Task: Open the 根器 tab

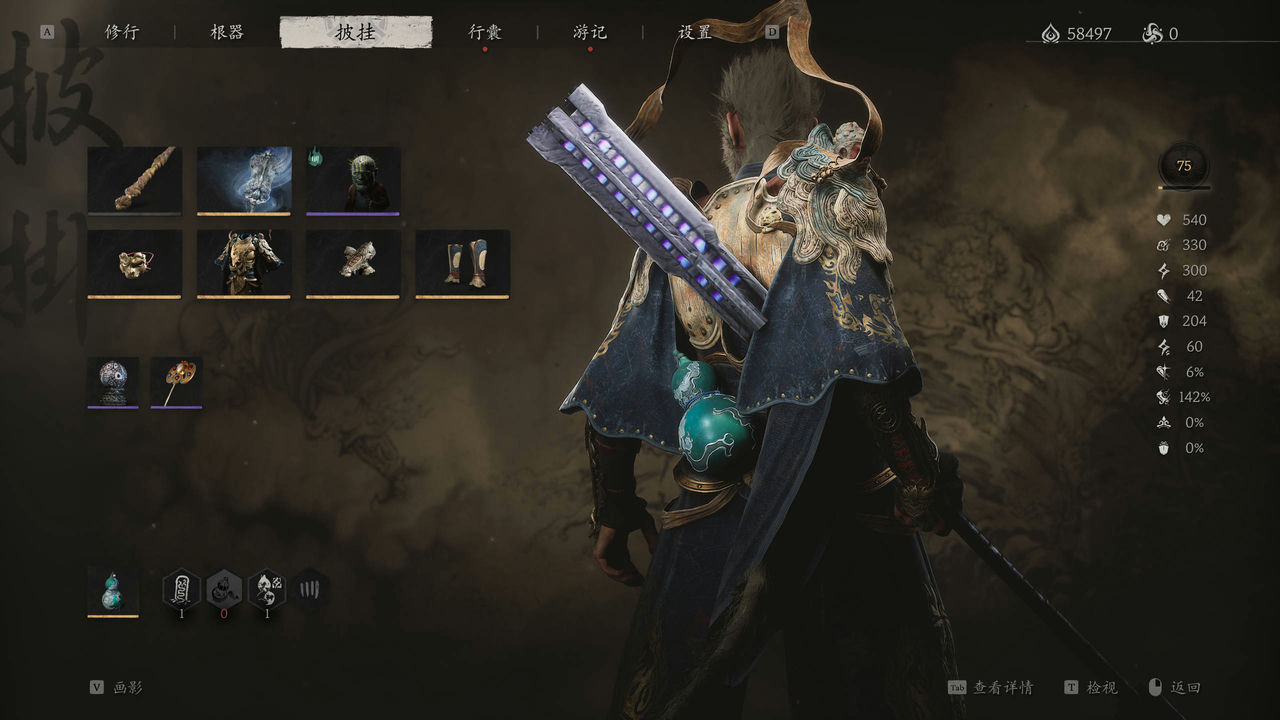Action: (227, 32)
